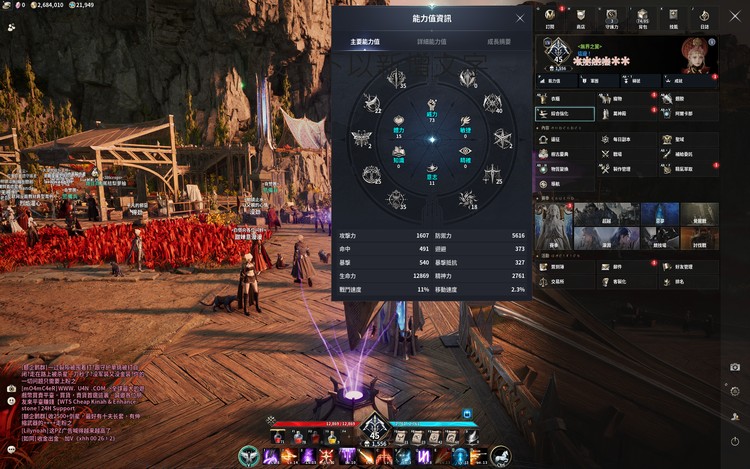Open the 商店 shop menu
Viewport: 750px width, 469px height.
(x=581, y=17)
